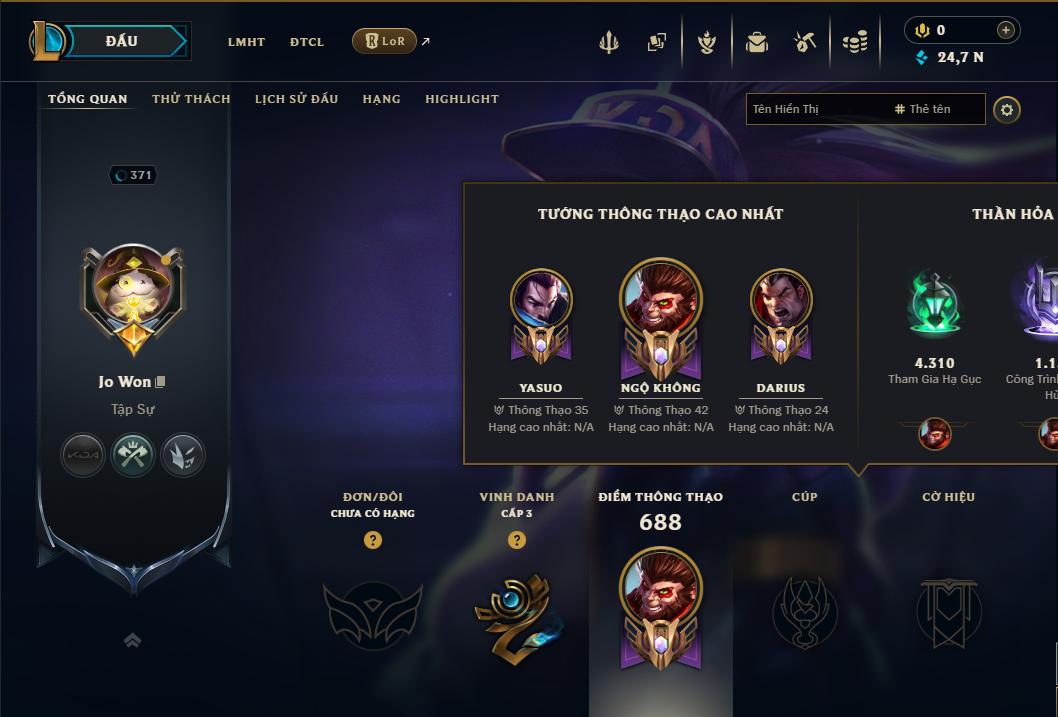Show the HIGHLIGHT tab
Screen dimensions: 1058x717
[462, 99]
